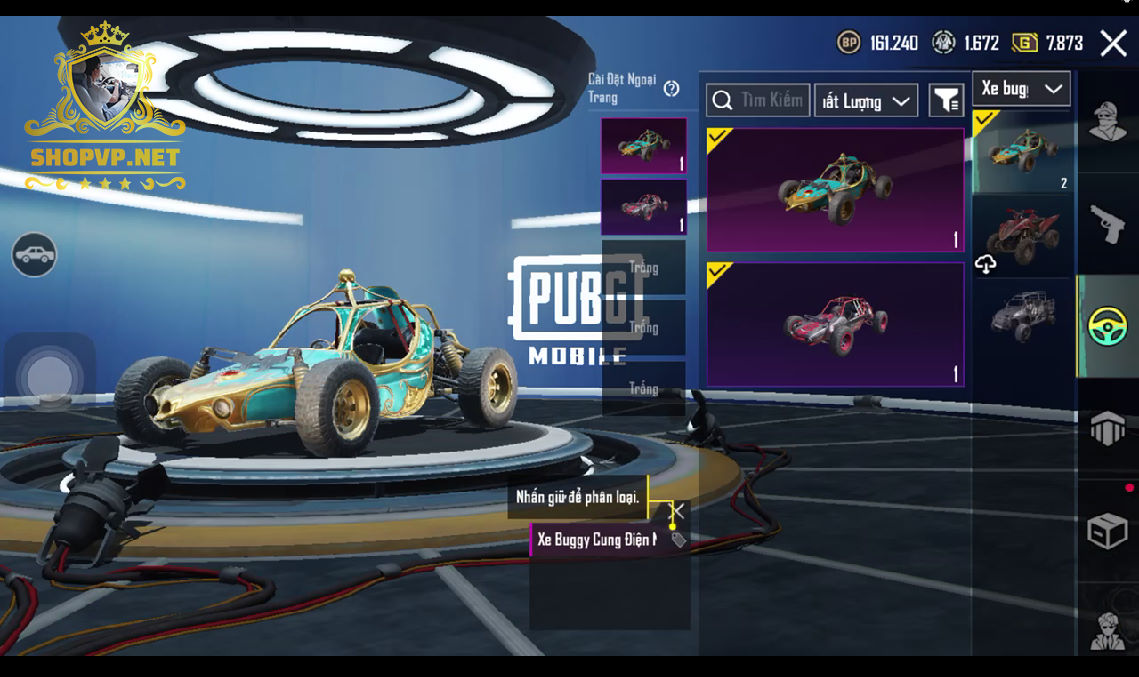1139x677 pixels.
Task: Select the red buggy skin card
Action: tap(835, 324)
